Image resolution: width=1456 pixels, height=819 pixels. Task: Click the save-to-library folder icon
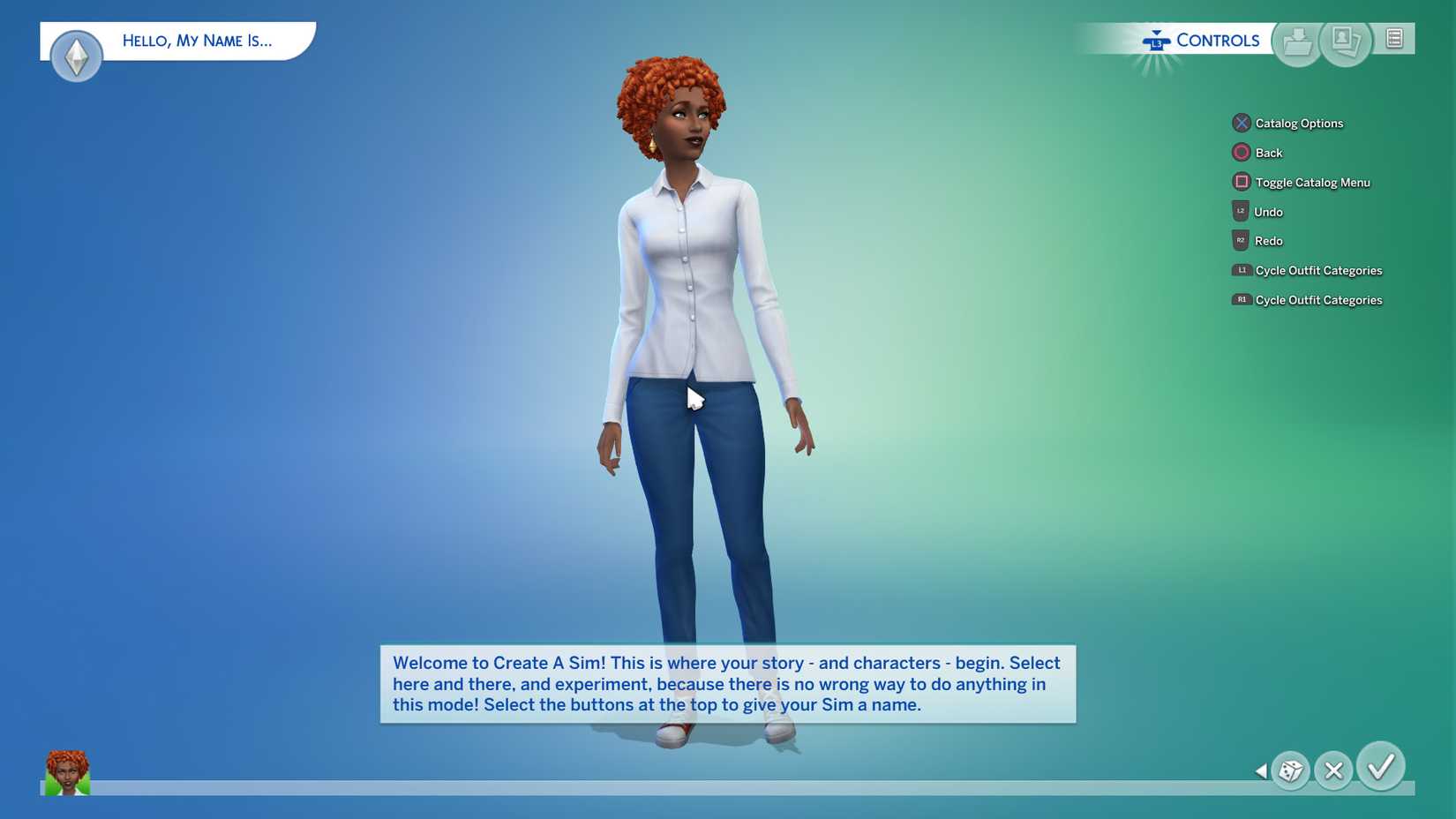click(1296, 40)
